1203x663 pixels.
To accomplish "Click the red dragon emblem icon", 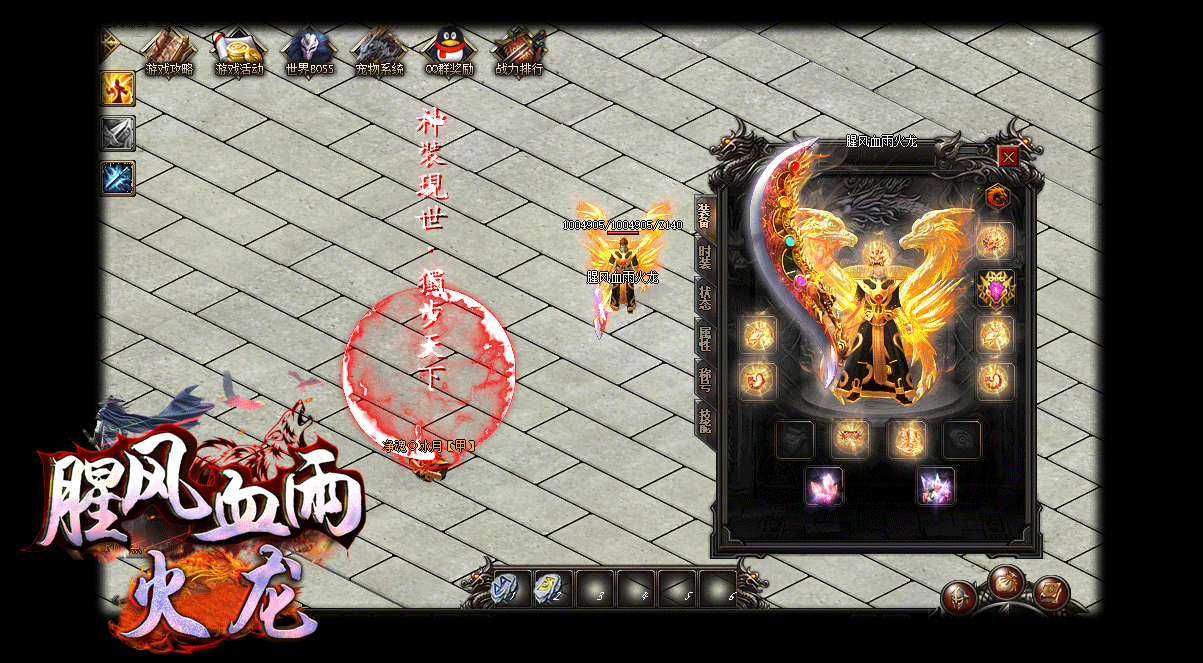I will [x=996, y=197].
